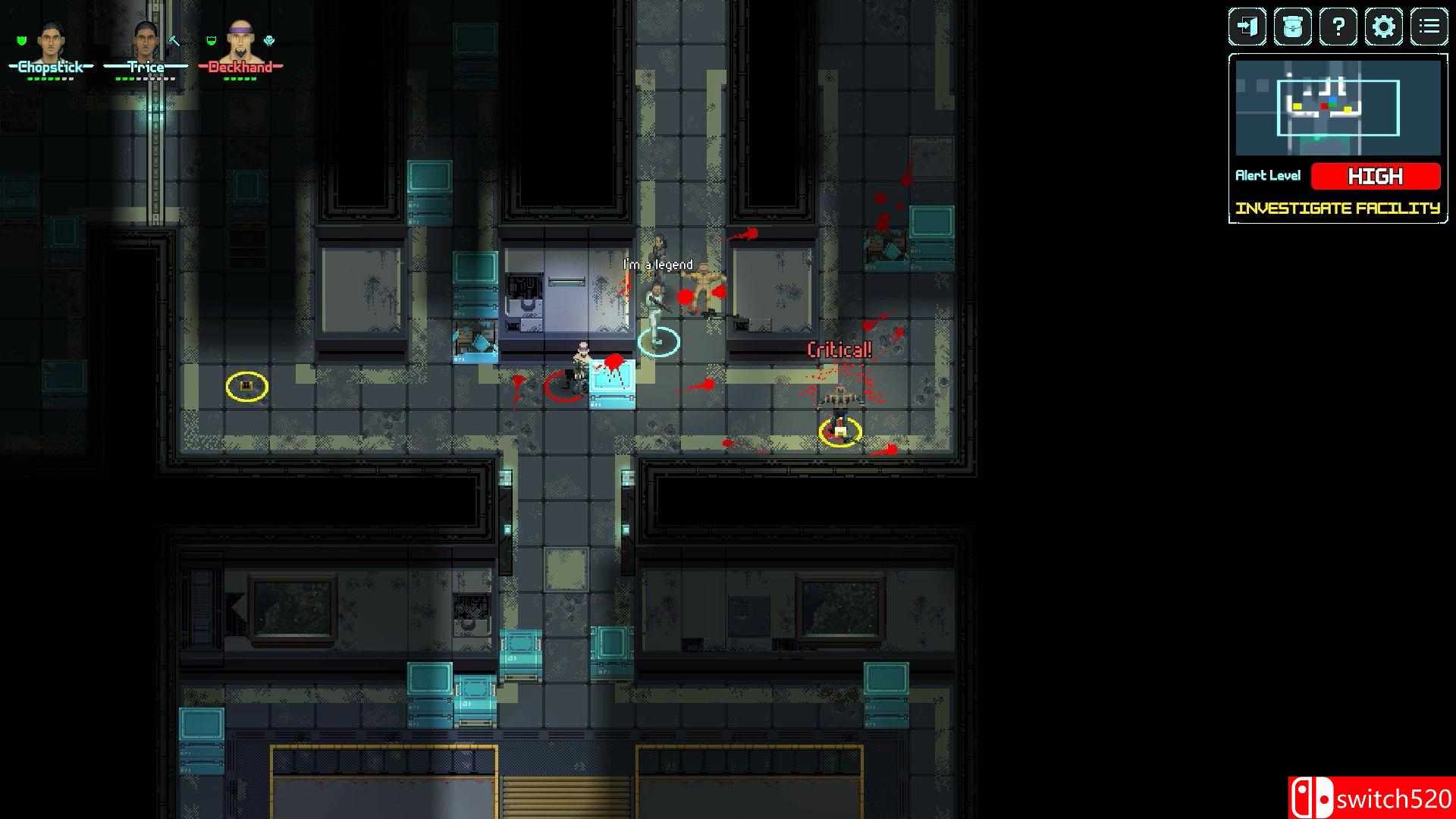This screenshot has width=1456, height=819.
Task: Select the skull ability icon beside Deckhand
Action: tap(267, 42)
